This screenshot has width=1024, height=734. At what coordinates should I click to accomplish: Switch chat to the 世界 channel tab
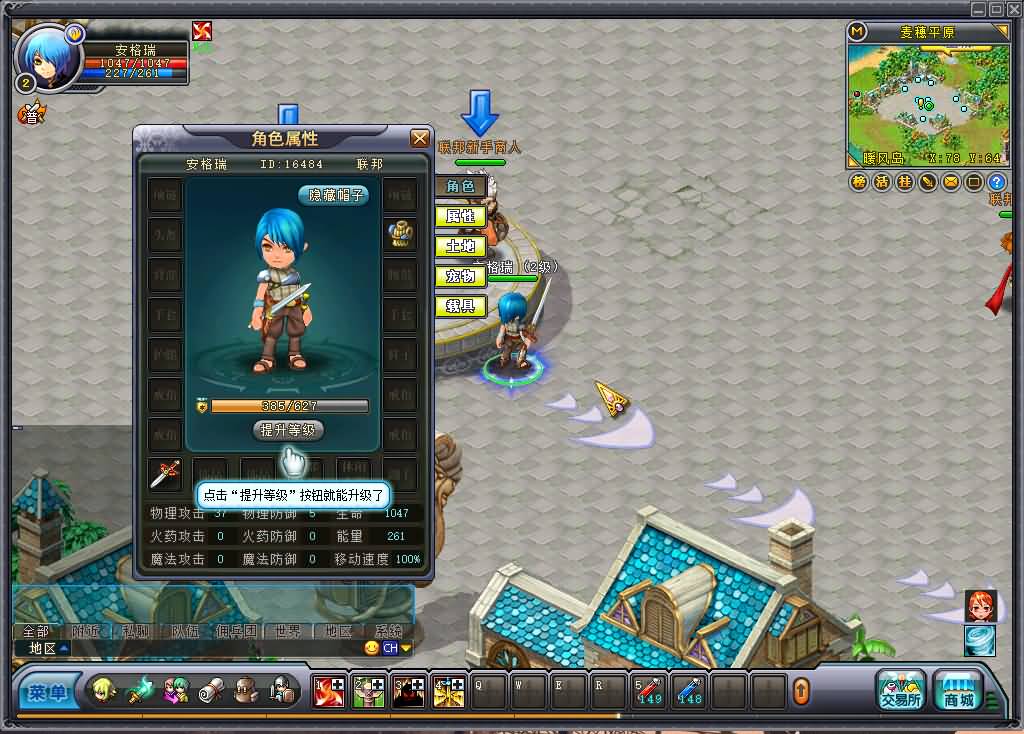(288, 631)
